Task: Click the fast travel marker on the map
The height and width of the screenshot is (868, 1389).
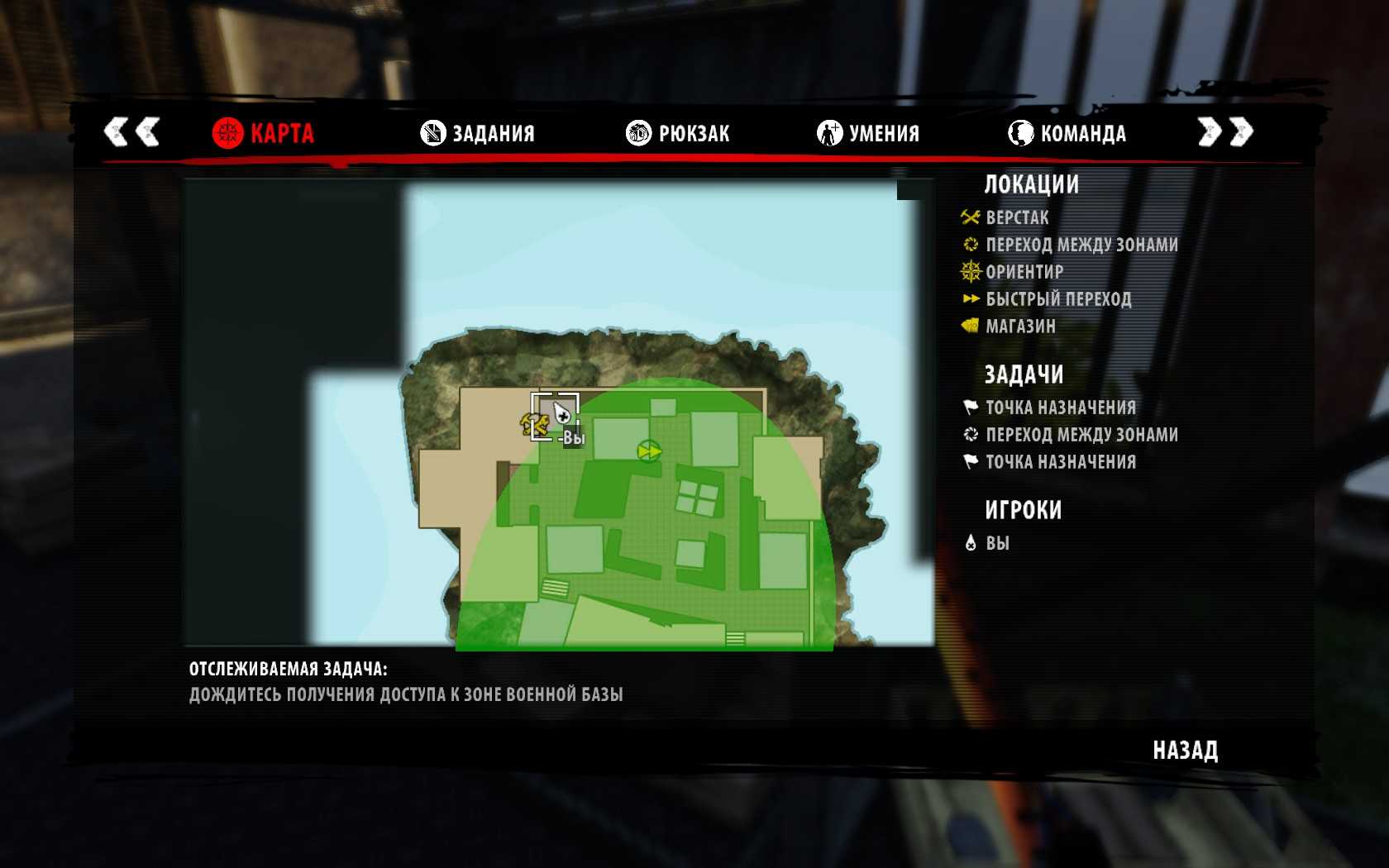Action: click(x=649, y=451)
